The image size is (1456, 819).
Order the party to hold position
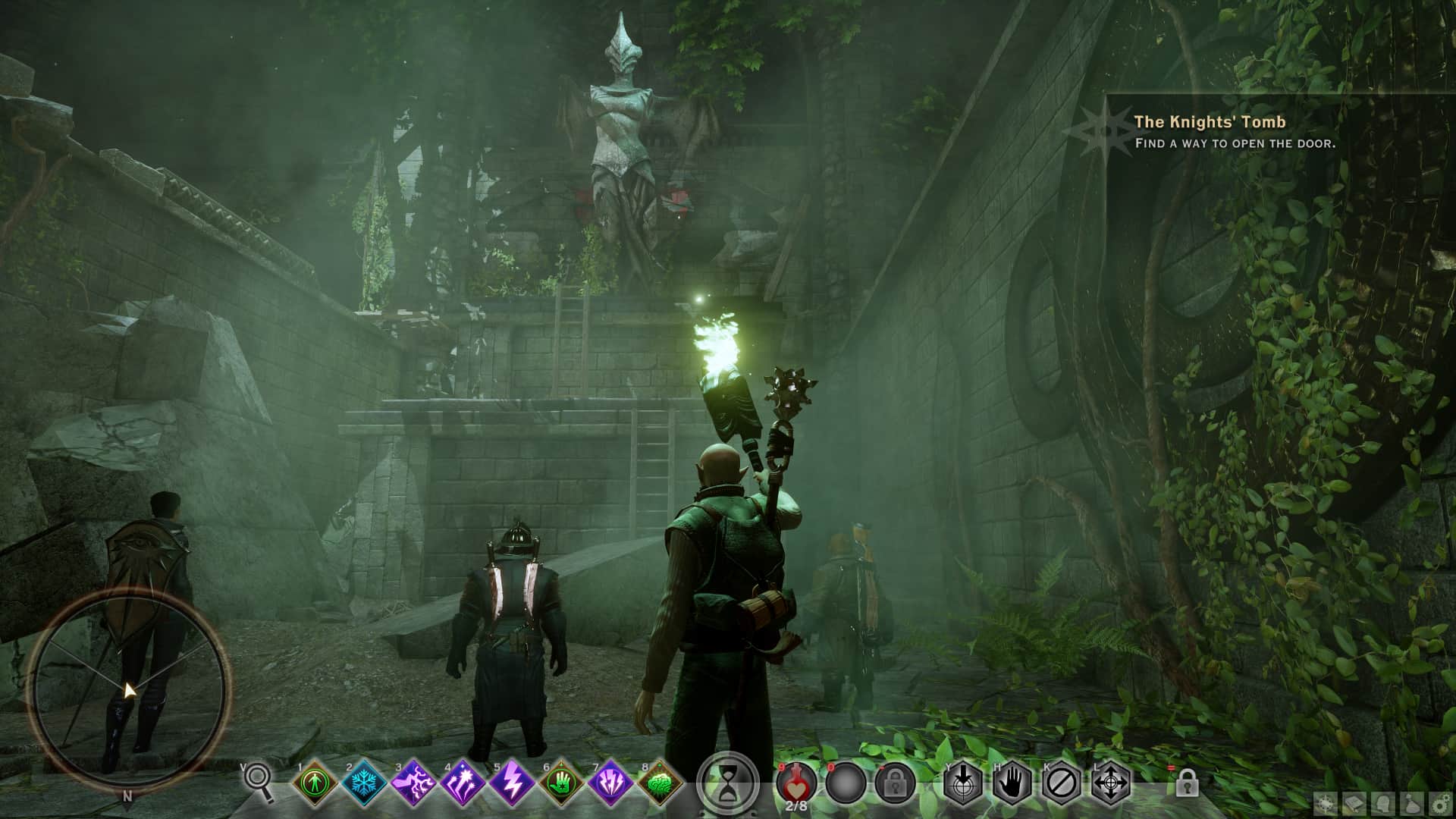coord(1012,782)
